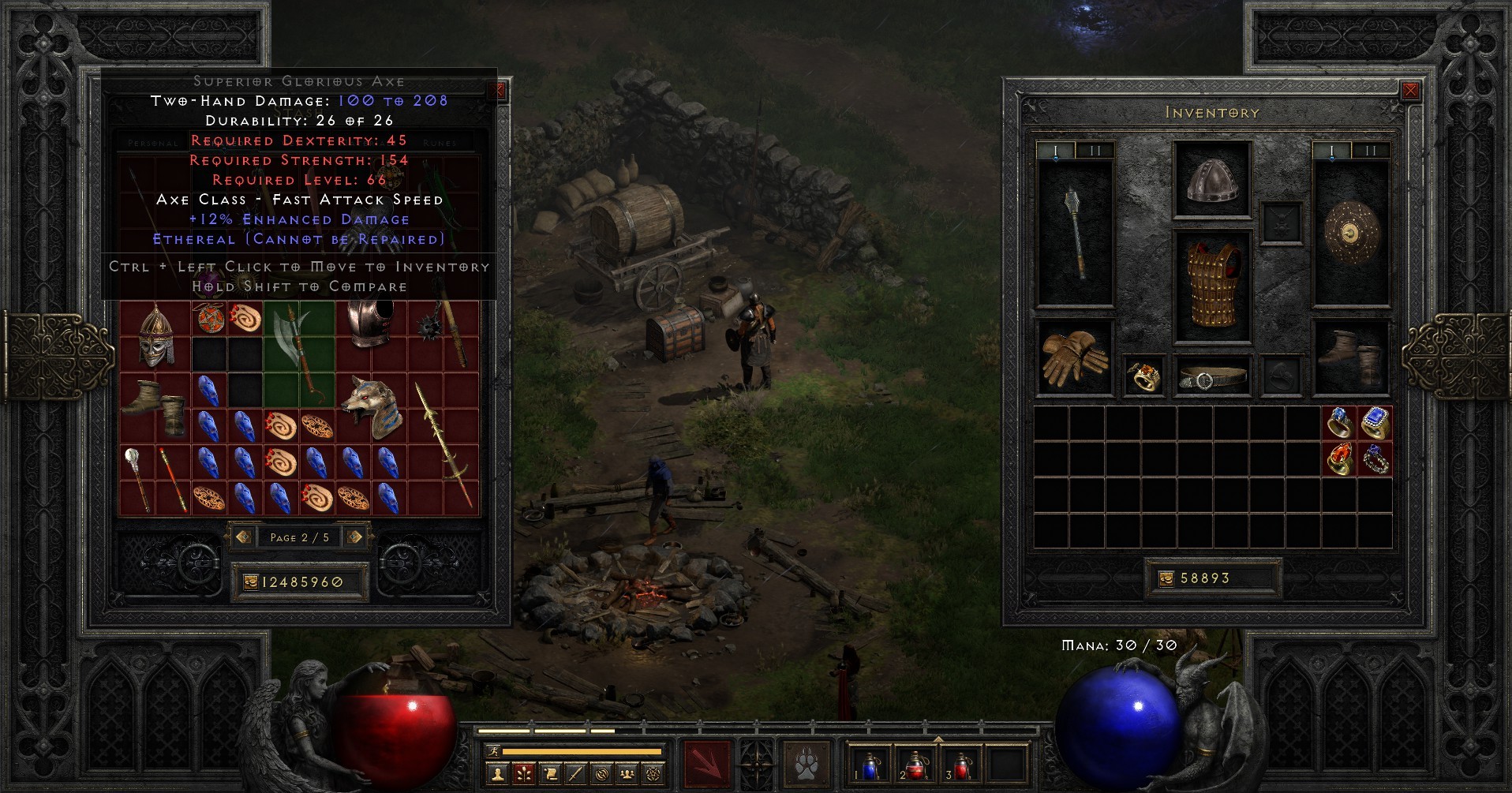Click the experience progress bar
Screen dimensions: 1512x793
[582, 751]
